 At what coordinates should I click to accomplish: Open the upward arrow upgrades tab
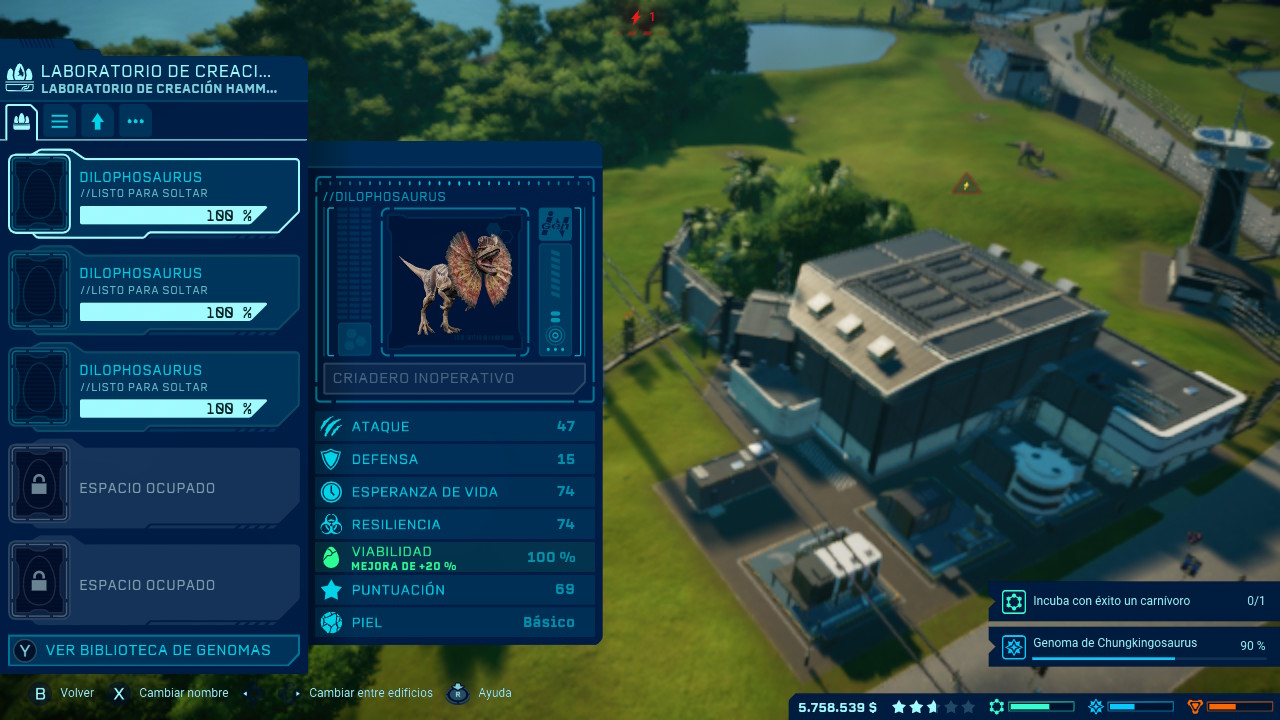point(97,122)
